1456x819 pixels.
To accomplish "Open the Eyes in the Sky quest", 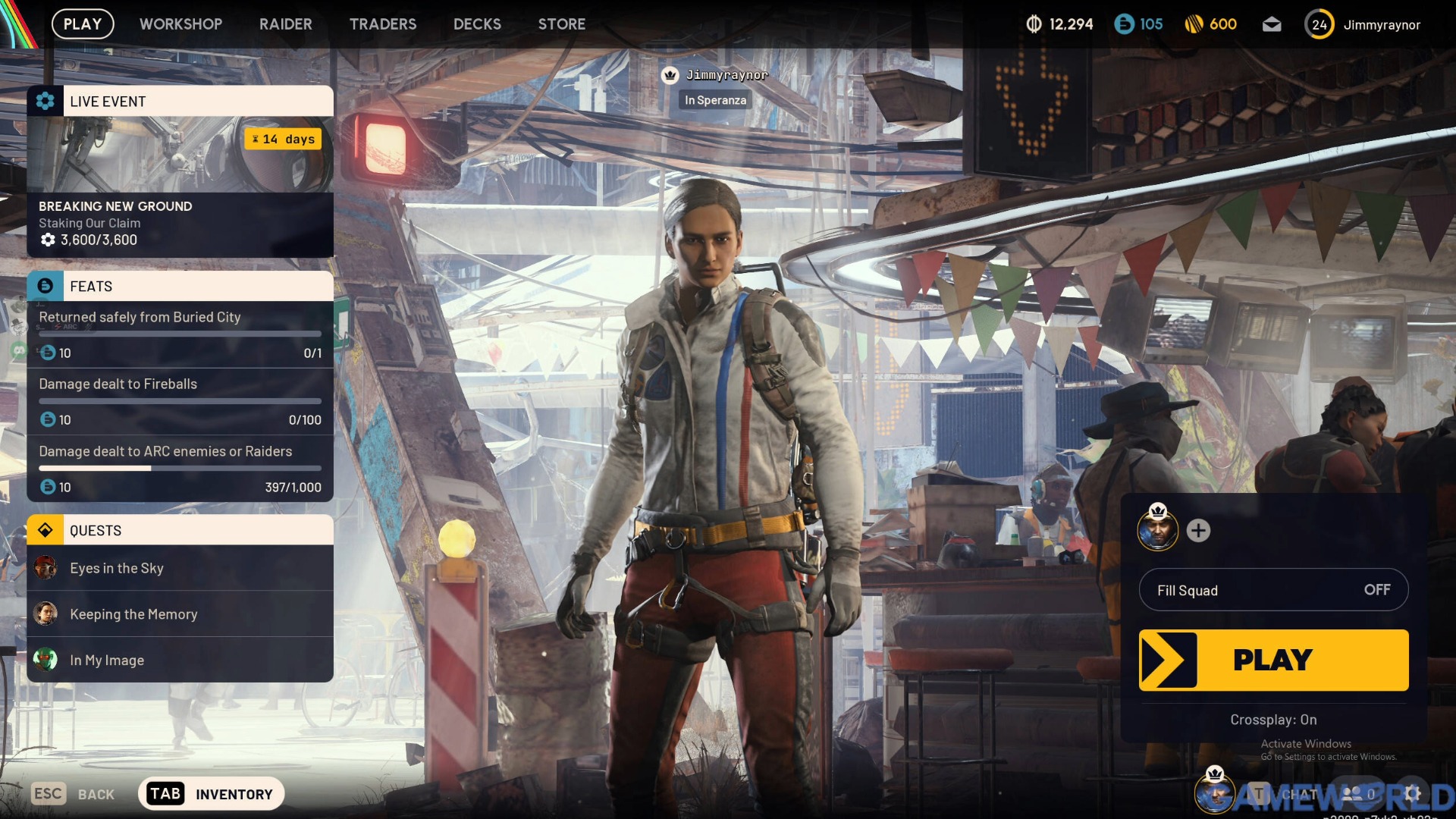I will click(x=180, y=568).
